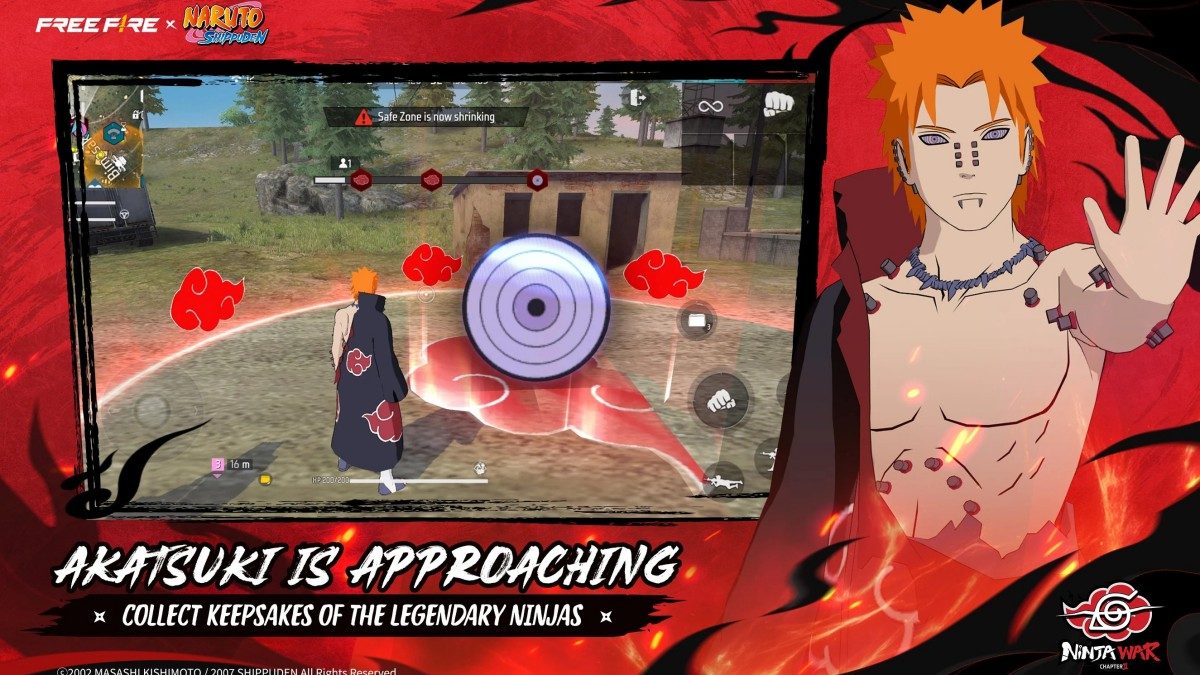The height and width of the screenshot is (675, 1200).
Task: Tap the virtual movement joystick
Action: coord(152,408)
